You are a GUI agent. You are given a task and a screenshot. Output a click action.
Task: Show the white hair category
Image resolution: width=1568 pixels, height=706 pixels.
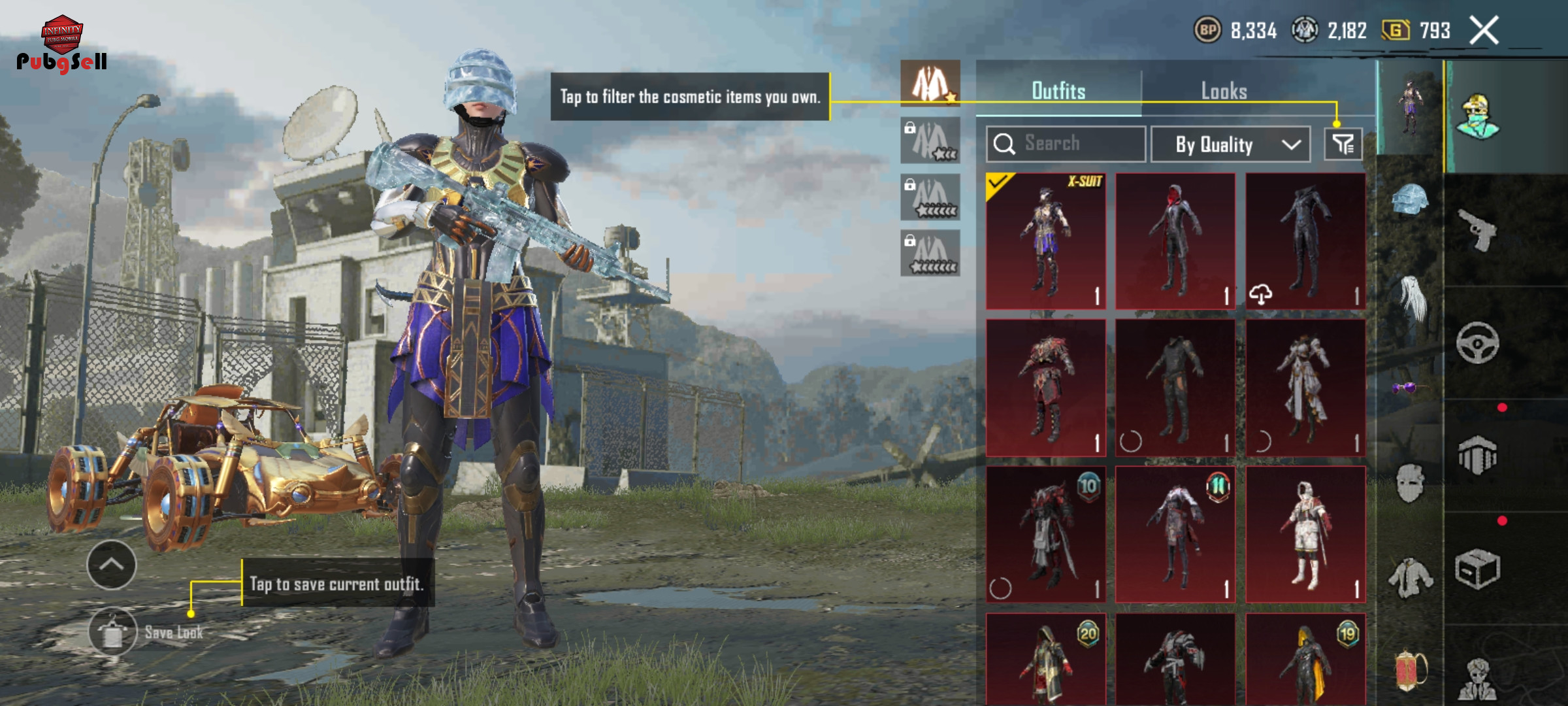[x=1410, y=297]
